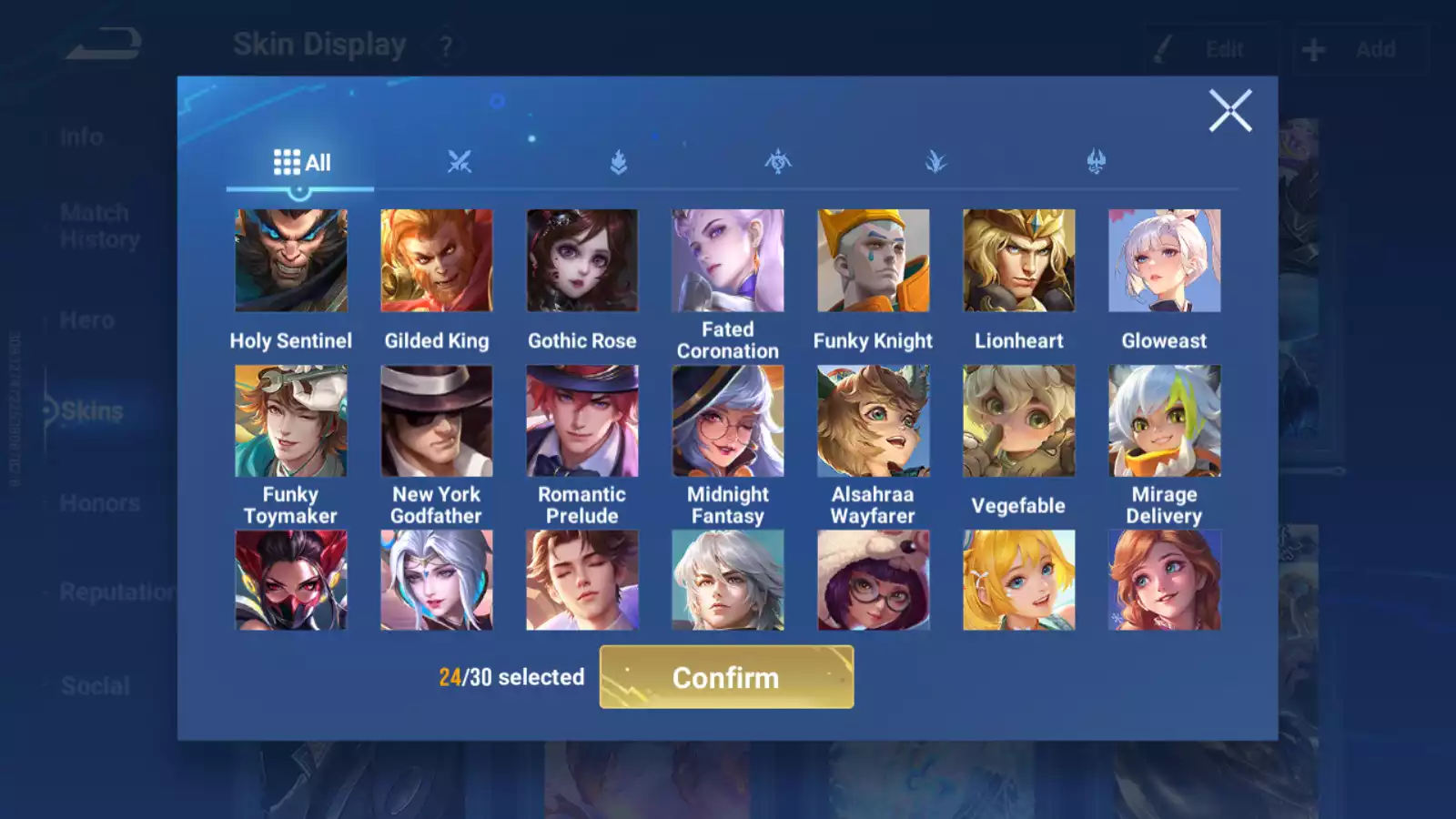
Task: Select the Funky Toymaker skin
Action: click(291, 421)
